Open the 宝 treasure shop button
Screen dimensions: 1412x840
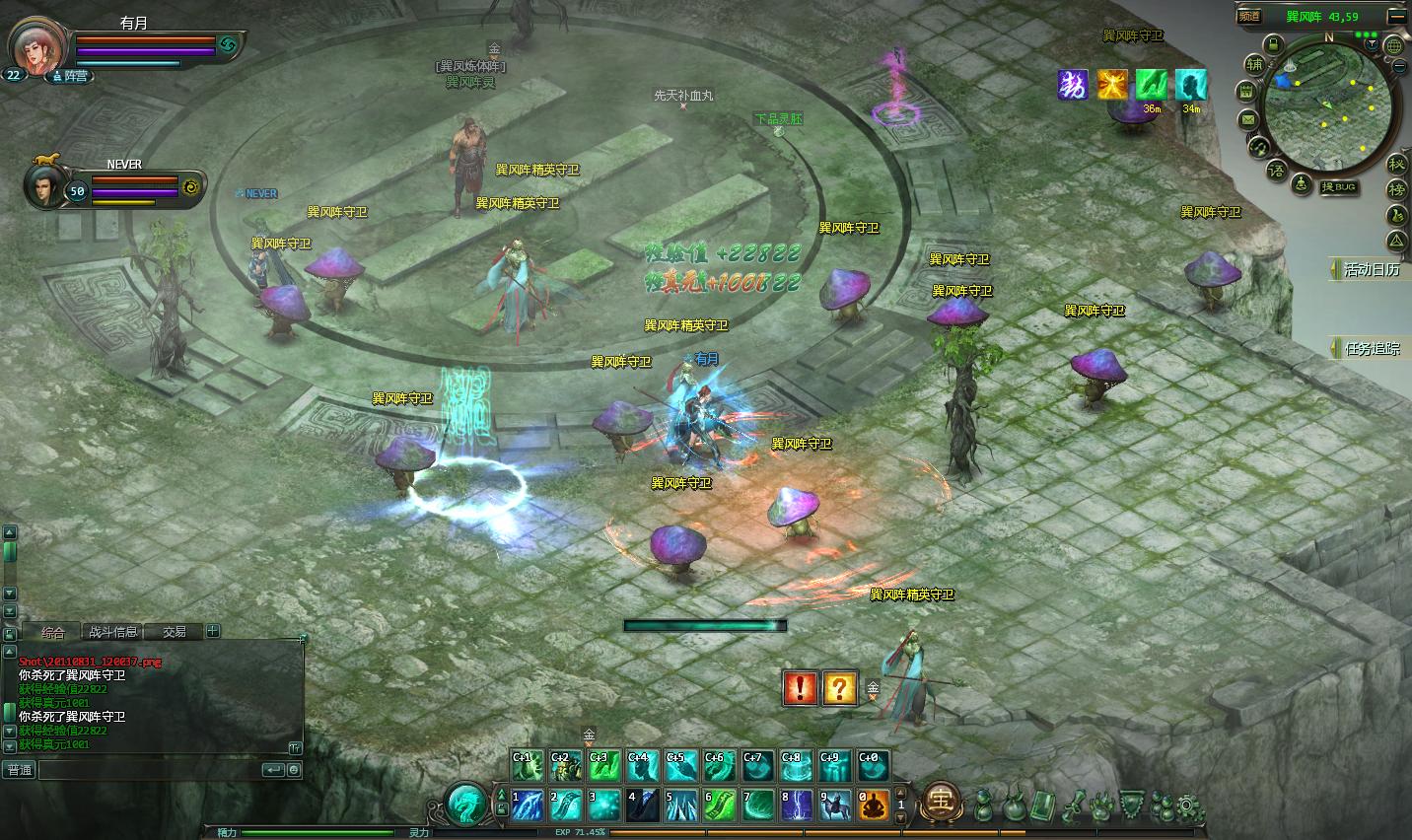click(x=942, y=803)
